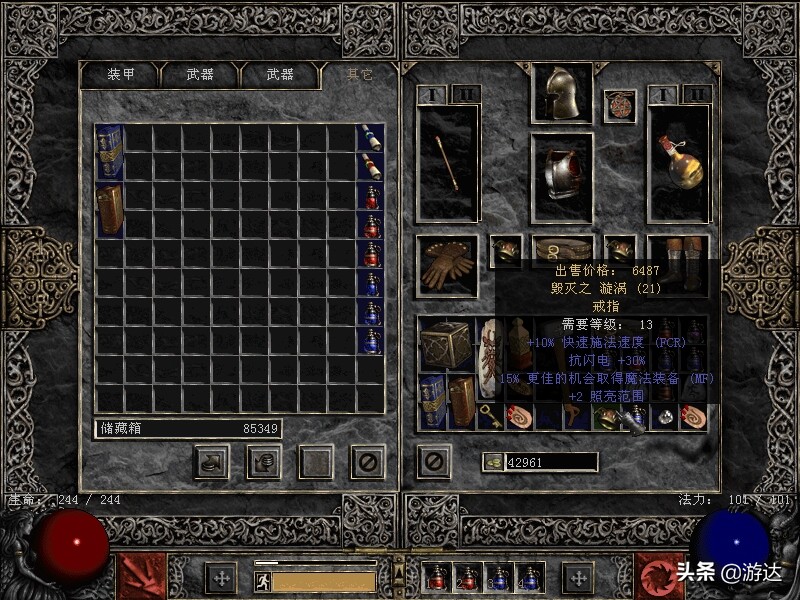The height and width of the screenshot is (600, 800).
Task: Open the left attack skill selector
Action: point(140,577)
